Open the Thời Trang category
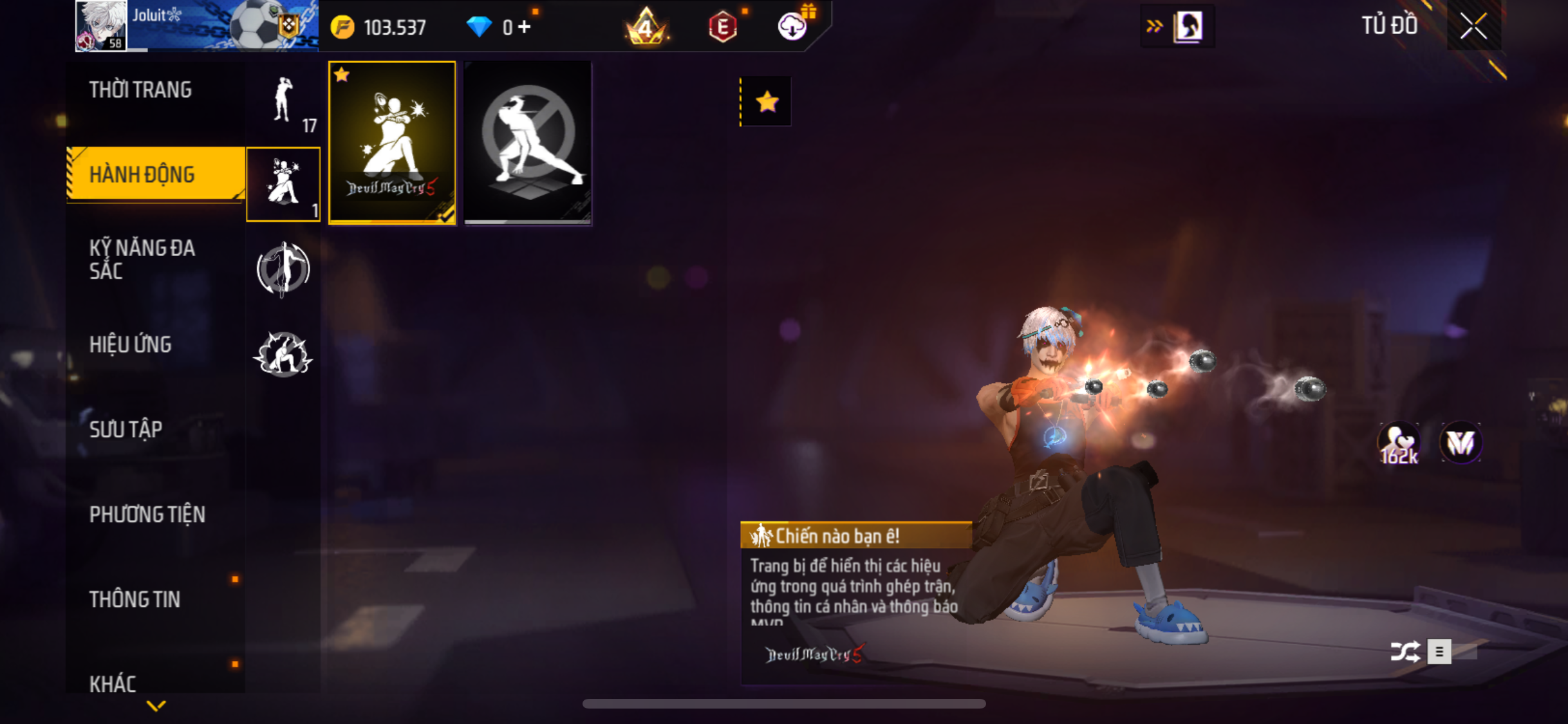This screenshot has width=1568, height=724. pyautogui.click(x=140, y=90)
